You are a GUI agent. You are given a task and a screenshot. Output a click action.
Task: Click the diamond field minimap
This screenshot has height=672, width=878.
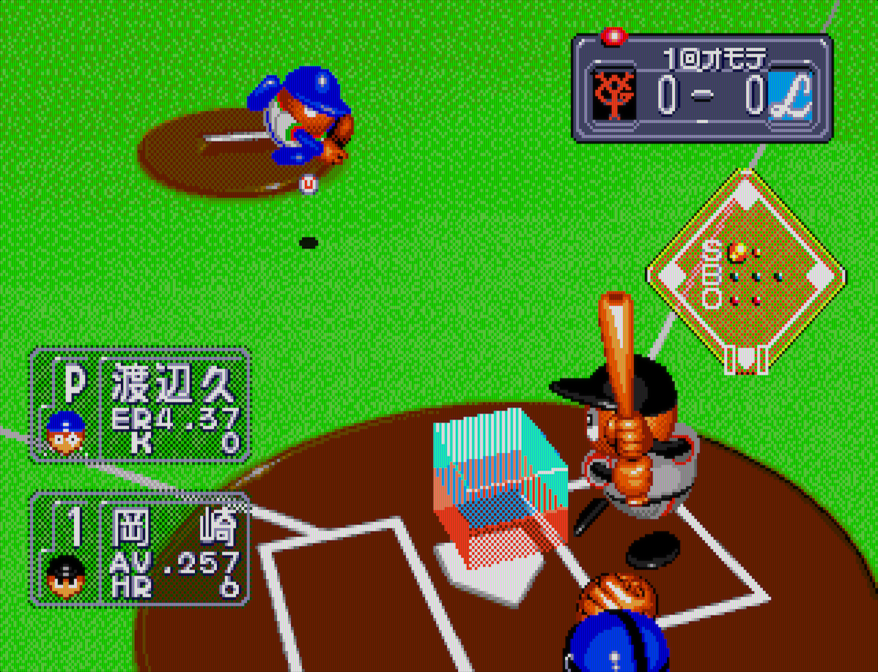746,271
